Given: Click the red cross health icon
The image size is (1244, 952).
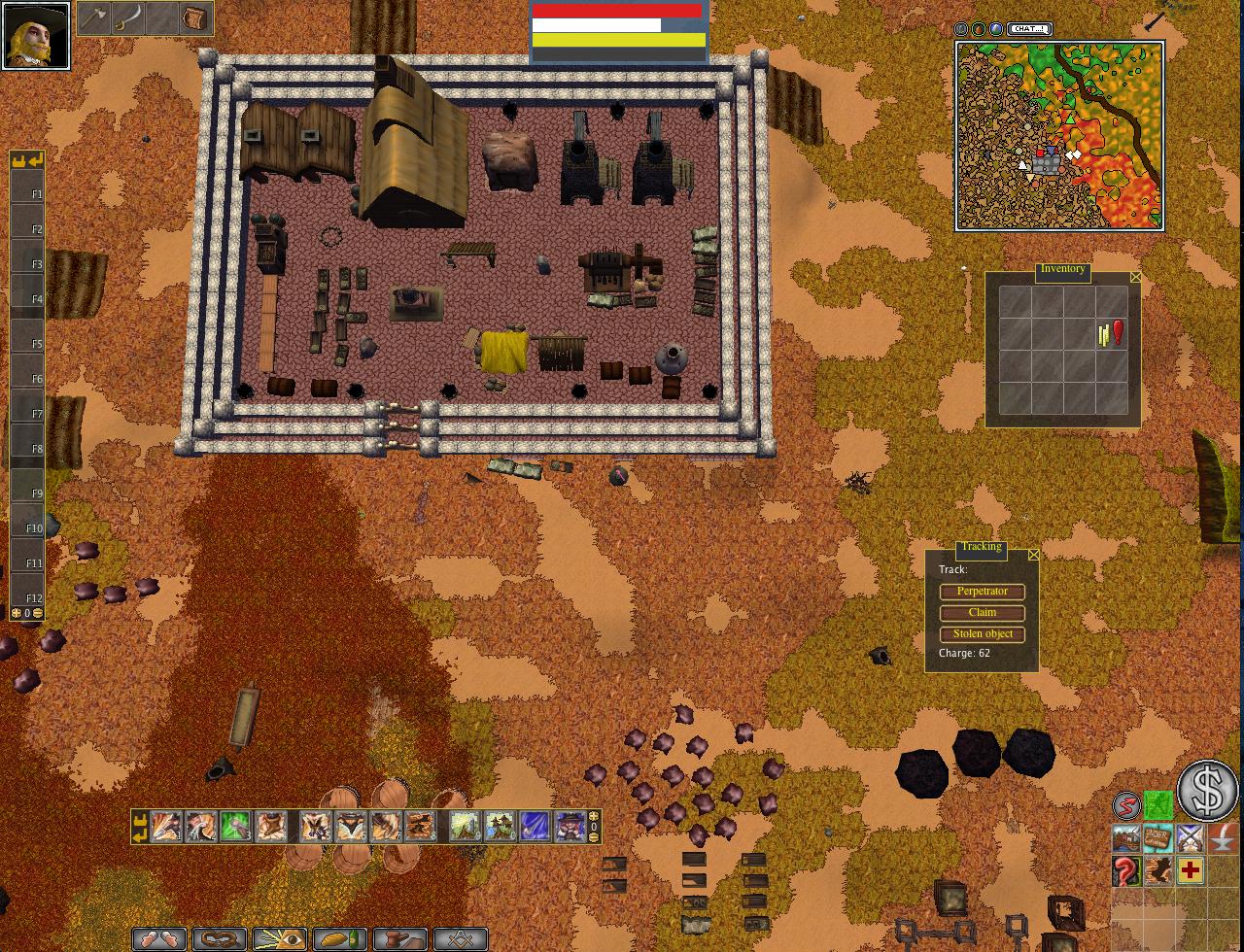Looking at the screenshot, I should tap(1189, 871).
